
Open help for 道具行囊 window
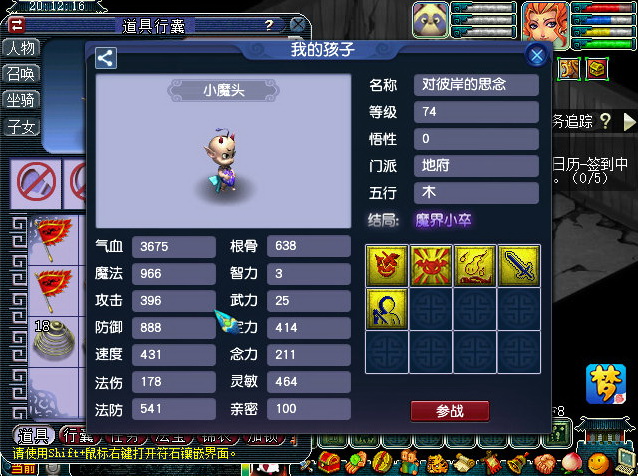click(x=268, y=24)
